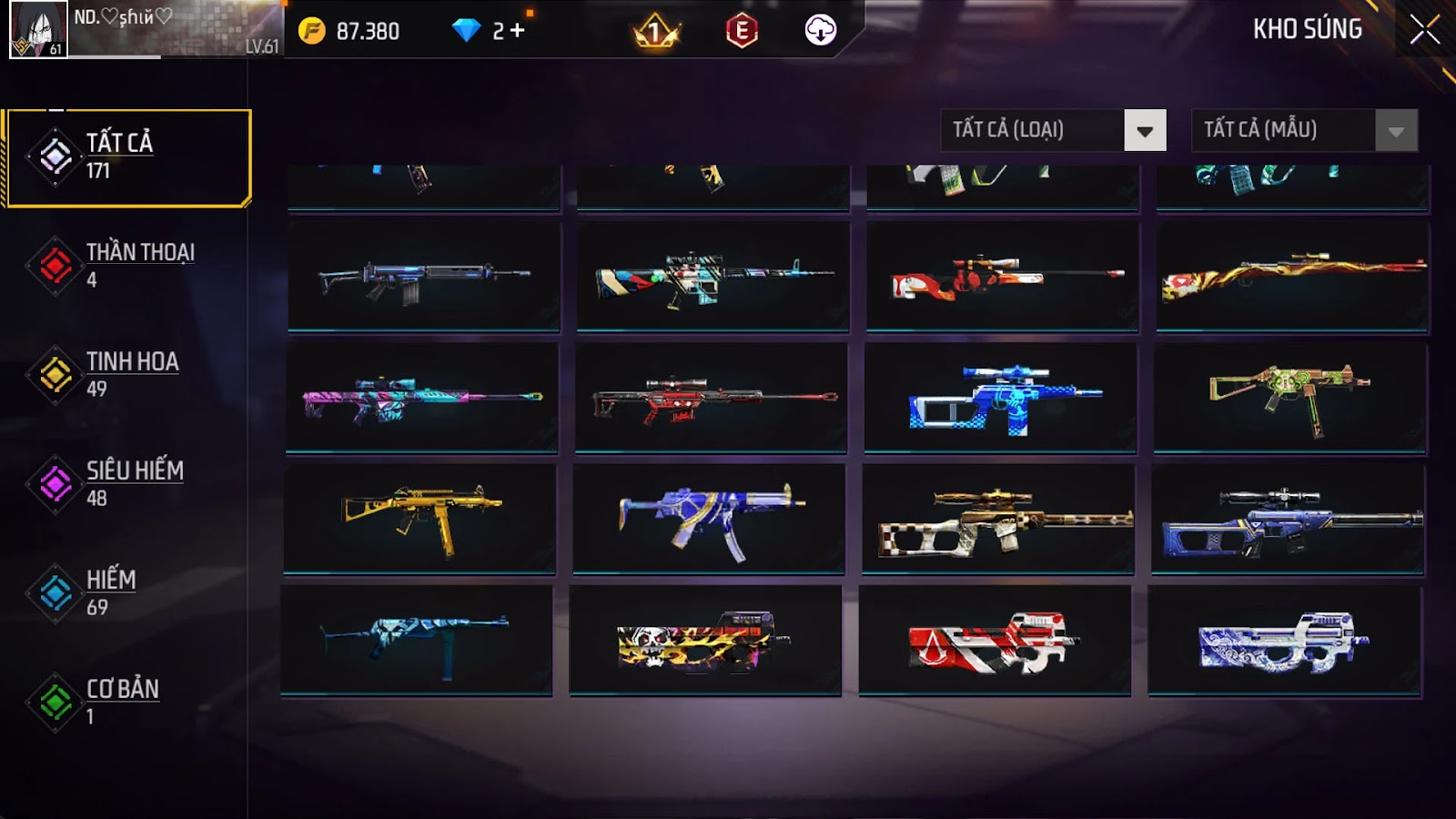
Task: Select the pink and cyan sniper rifle skin
Action: [421, 399]
